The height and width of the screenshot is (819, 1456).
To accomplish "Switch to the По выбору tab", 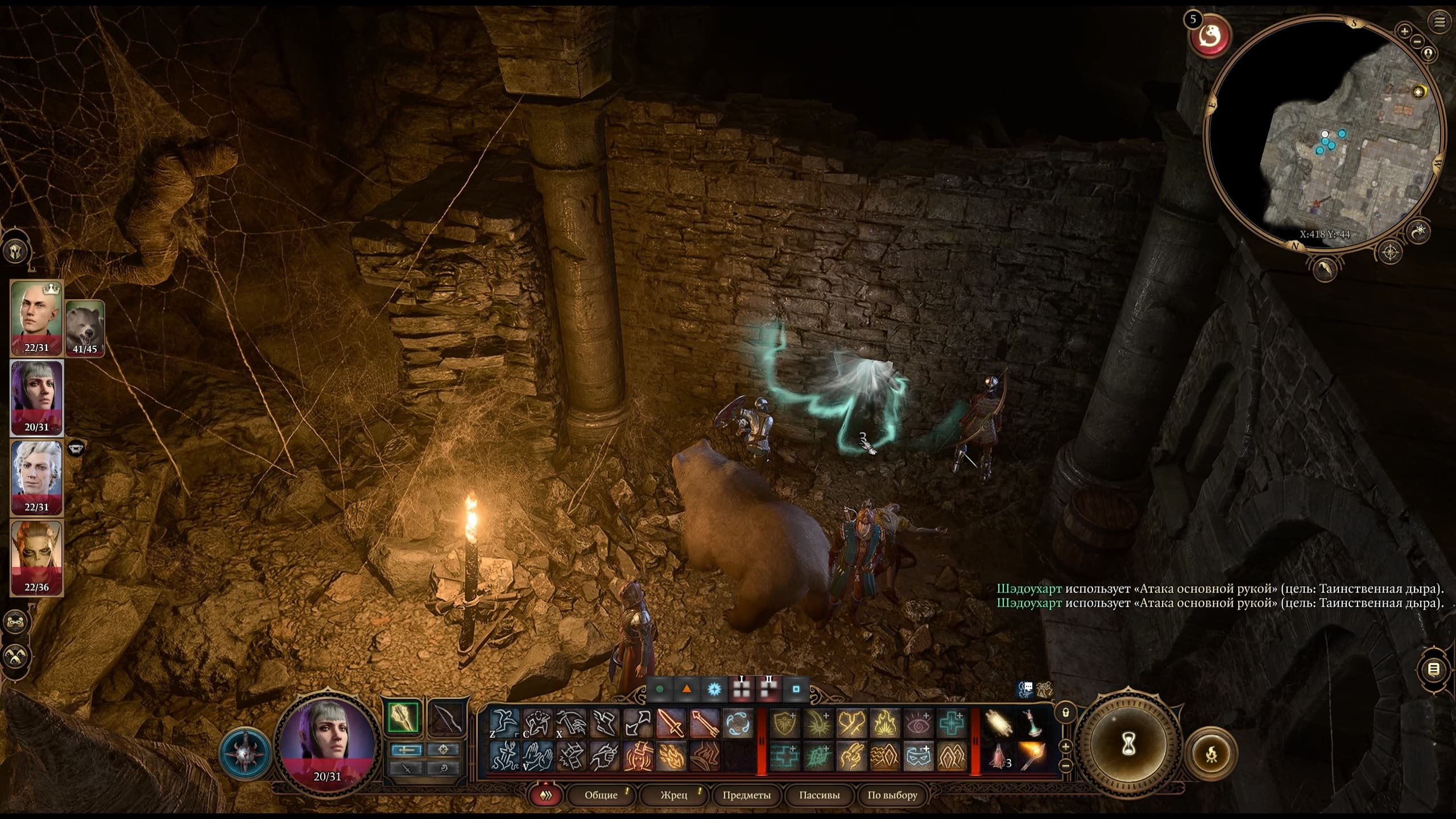I will [892, 795].
